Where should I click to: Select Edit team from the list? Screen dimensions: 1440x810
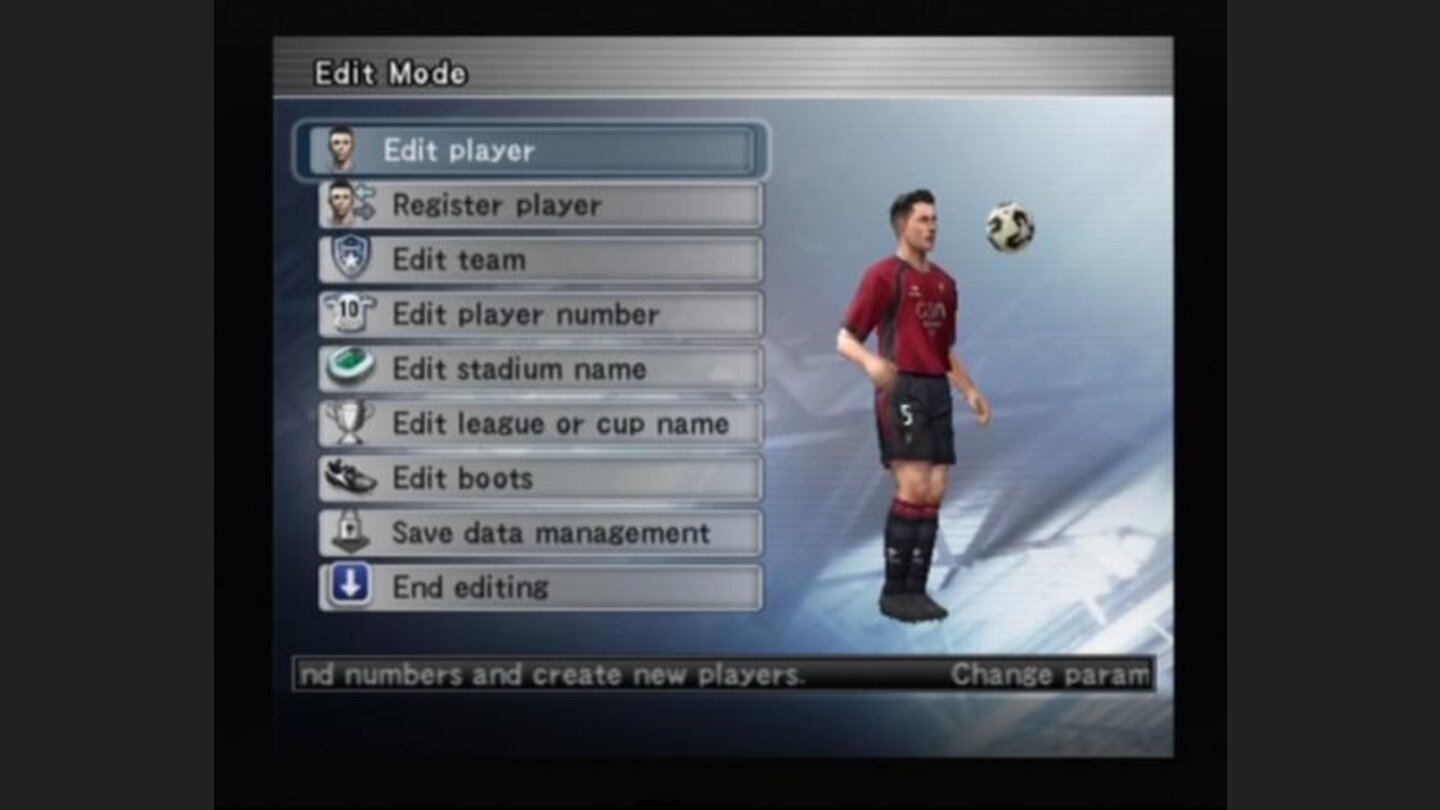pos(460,259)
